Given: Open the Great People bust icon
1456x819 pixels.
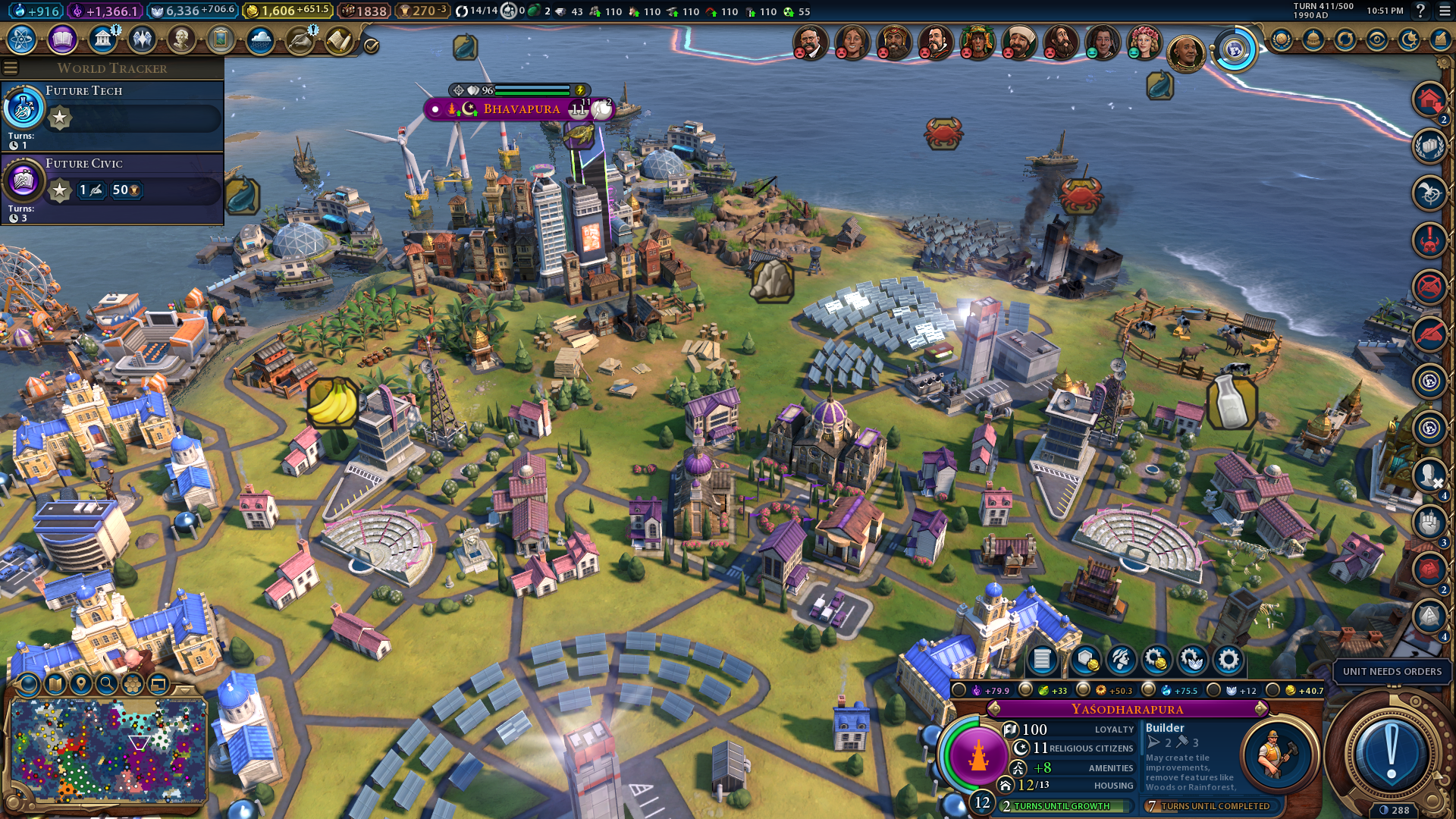Looking at the screenshot, I should click(181, 39).
